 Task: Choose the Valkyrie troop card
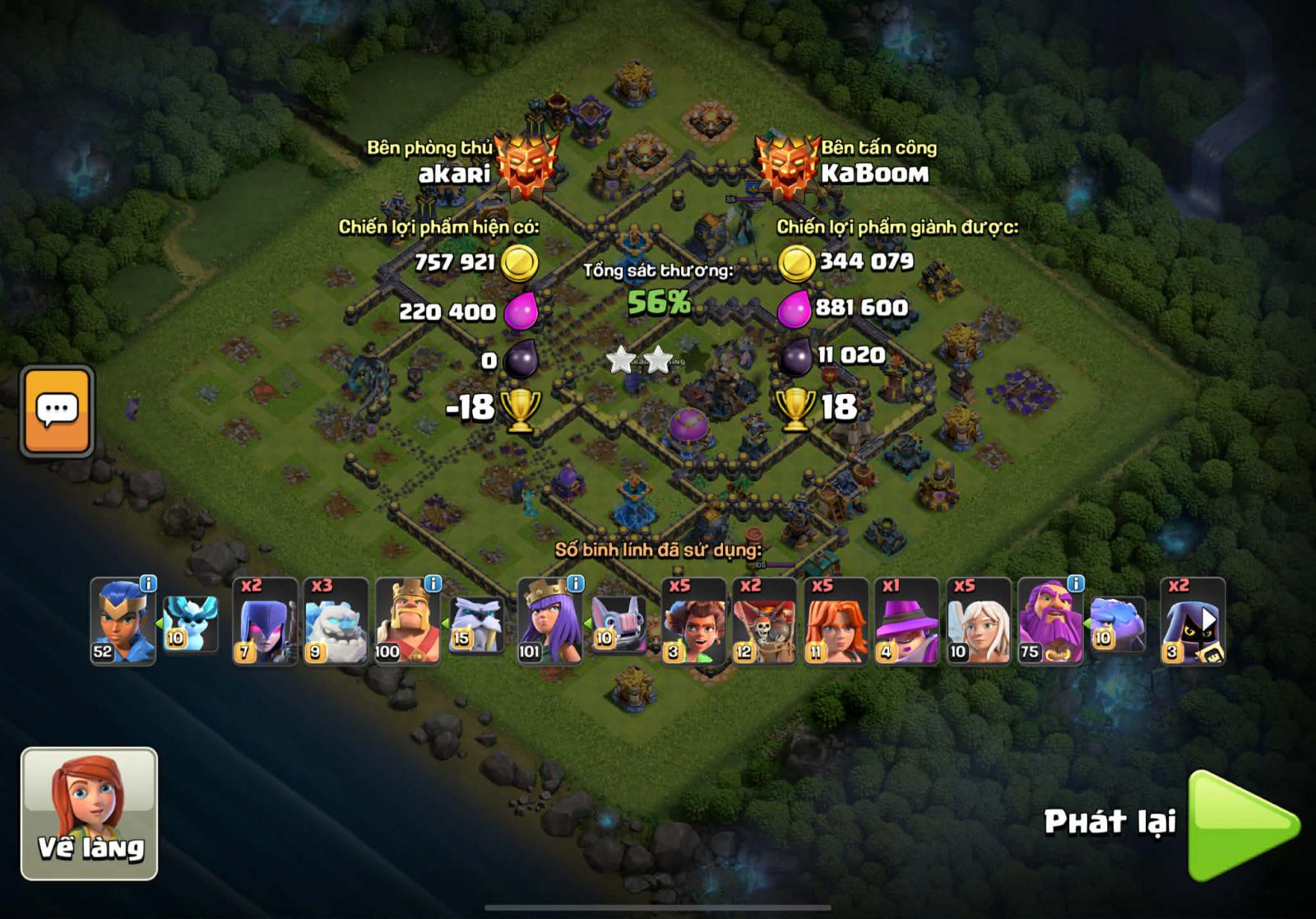pyautogui.click(x=835, y=621)
